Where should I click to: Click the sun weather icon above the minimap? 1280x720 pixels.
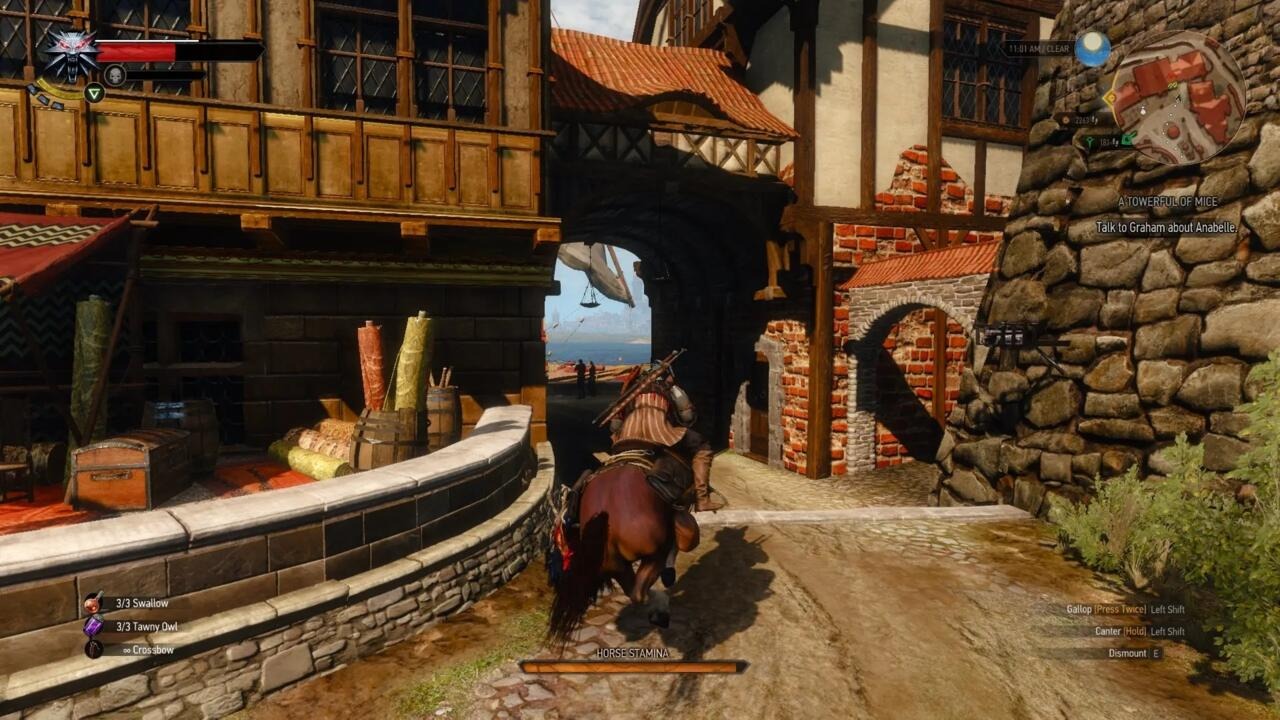(1092, 47)
